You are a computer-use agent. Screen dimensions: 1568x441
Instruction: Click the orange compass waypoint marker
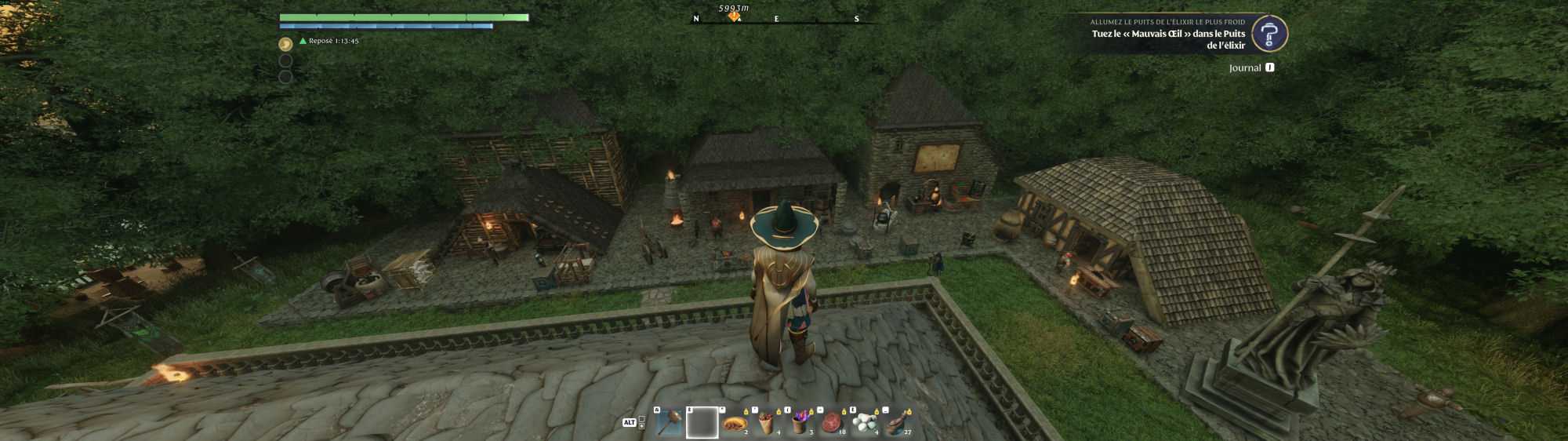click(x=734, y=16)
